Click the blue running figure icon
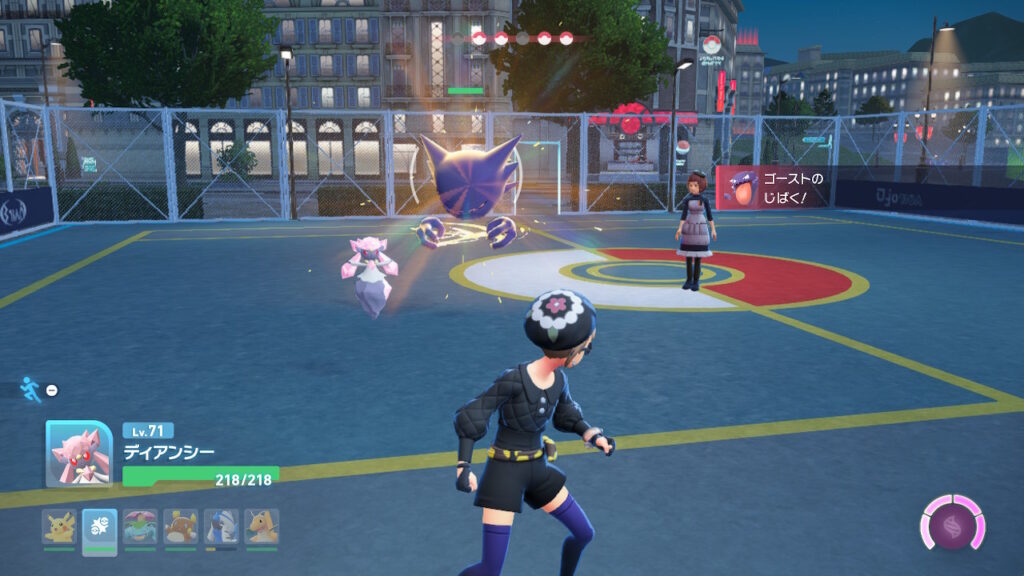 pos(31,389)
